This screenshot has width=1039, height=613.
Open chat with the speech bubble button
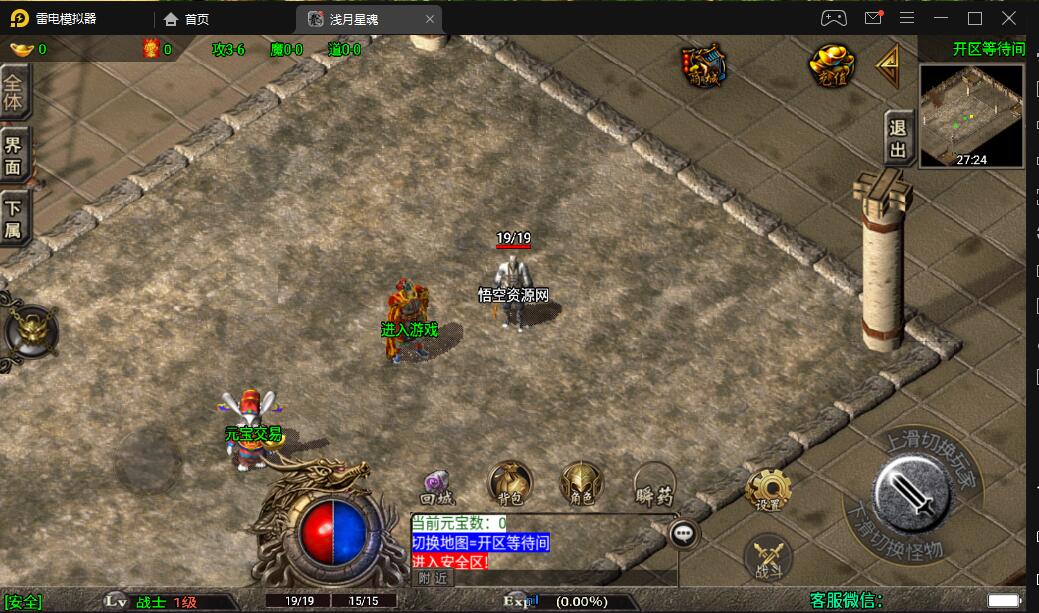684,533
